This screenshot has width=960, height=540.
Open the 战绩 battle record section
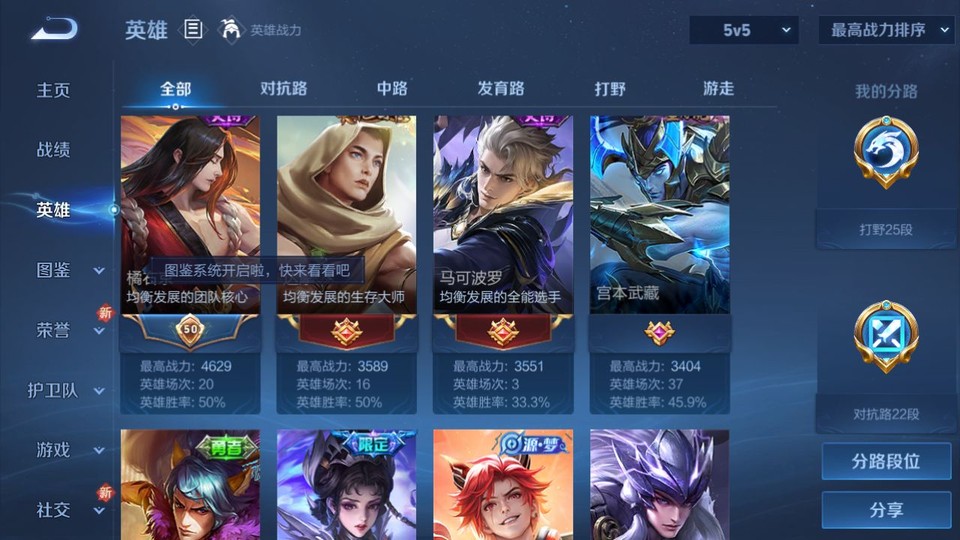point(54,150)
